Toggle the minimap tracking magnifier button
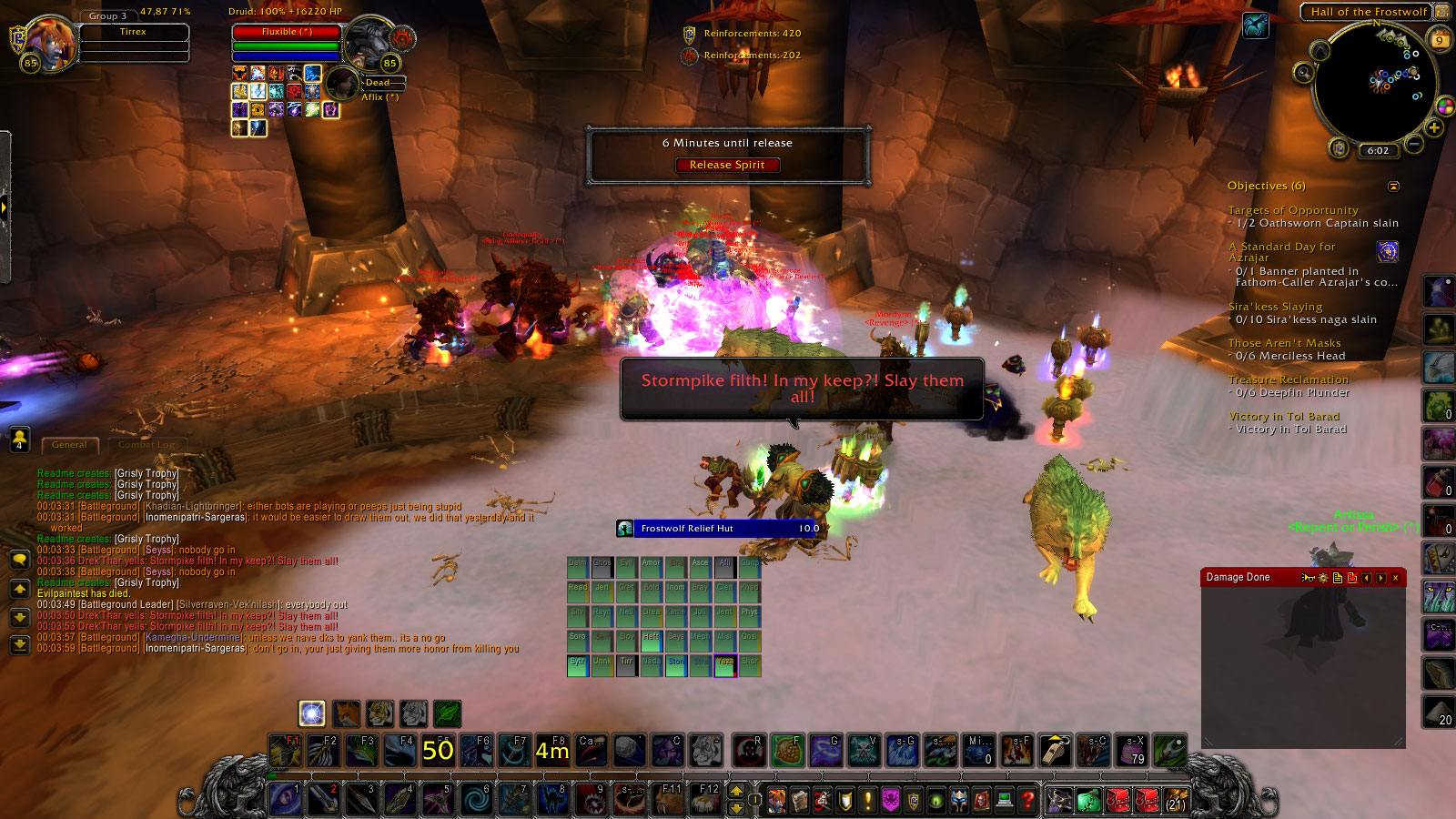Screen dimensions: 1456x819 click(1304, 73)
